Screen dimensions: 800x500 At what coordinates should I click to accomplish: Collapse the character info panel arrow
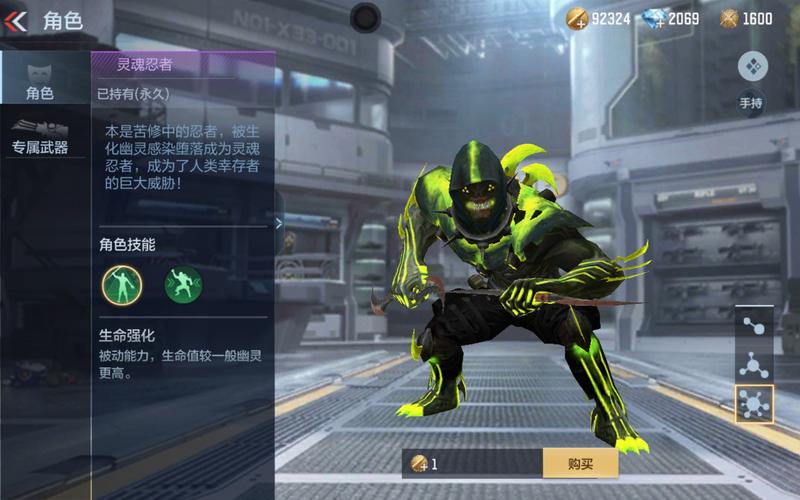coord(280,223)
